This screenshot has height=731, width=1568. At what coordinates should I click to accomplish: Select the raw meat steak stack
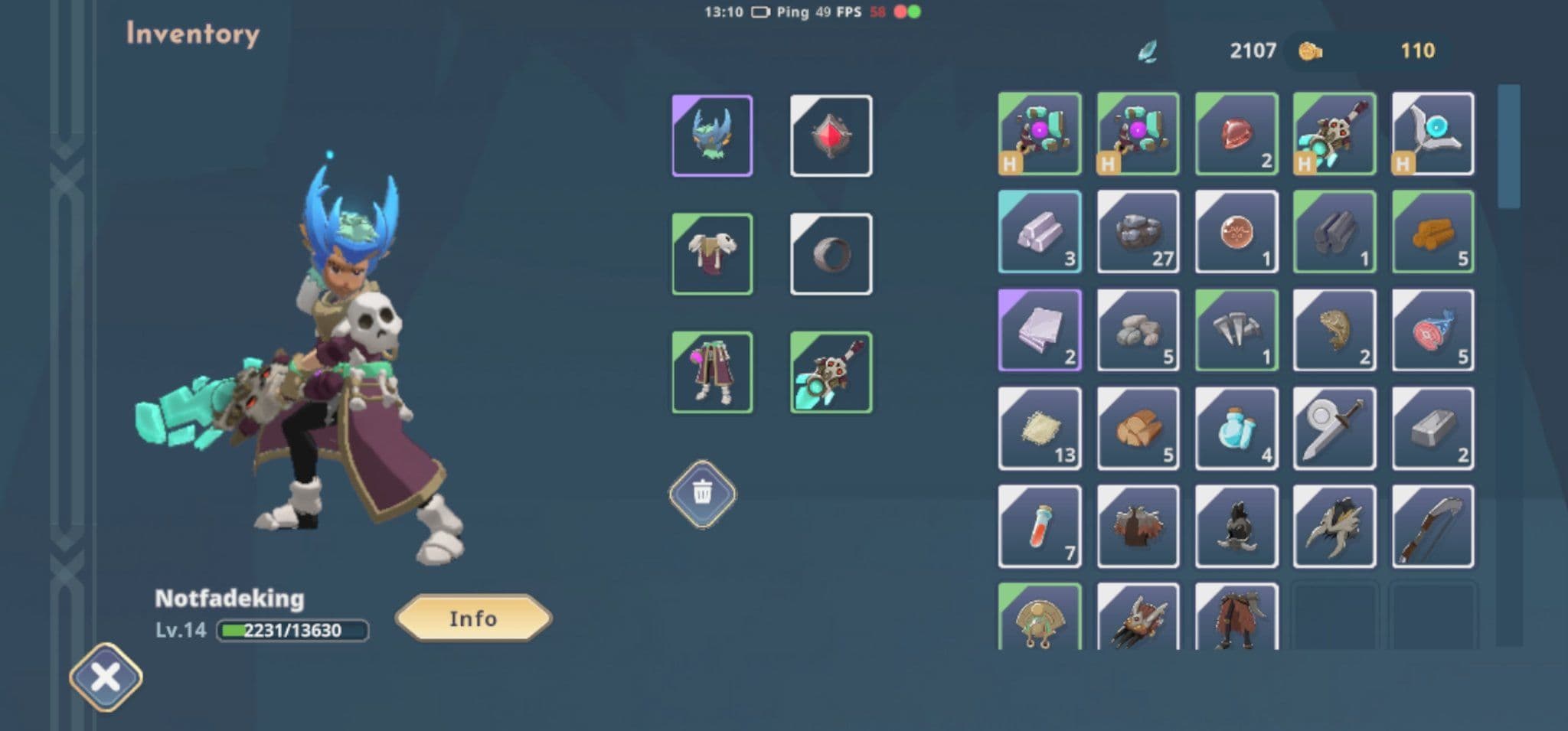1432,330
